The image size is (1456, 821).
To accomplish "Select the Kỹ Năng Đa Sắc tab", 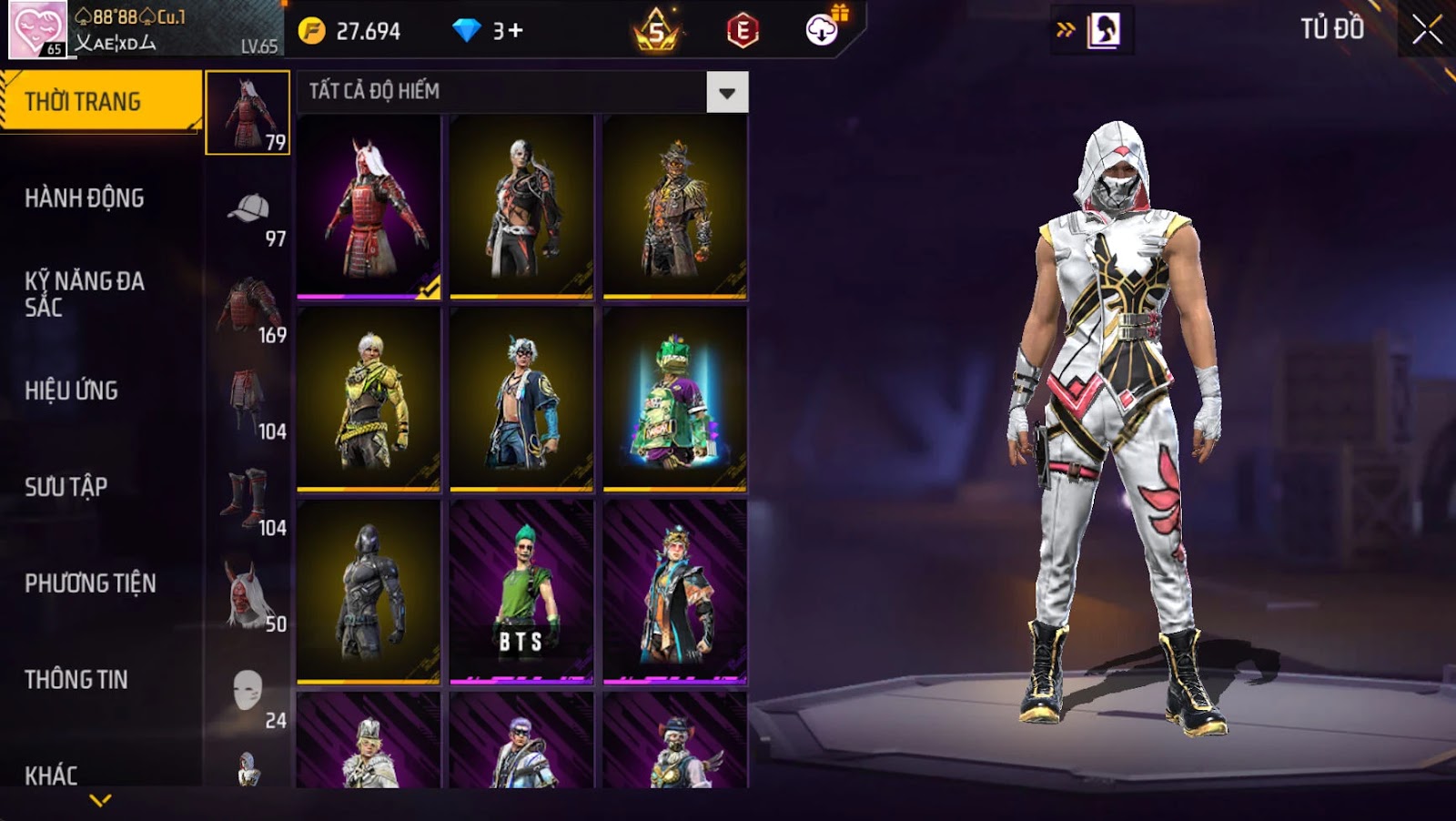I will (x=85, y=293).
